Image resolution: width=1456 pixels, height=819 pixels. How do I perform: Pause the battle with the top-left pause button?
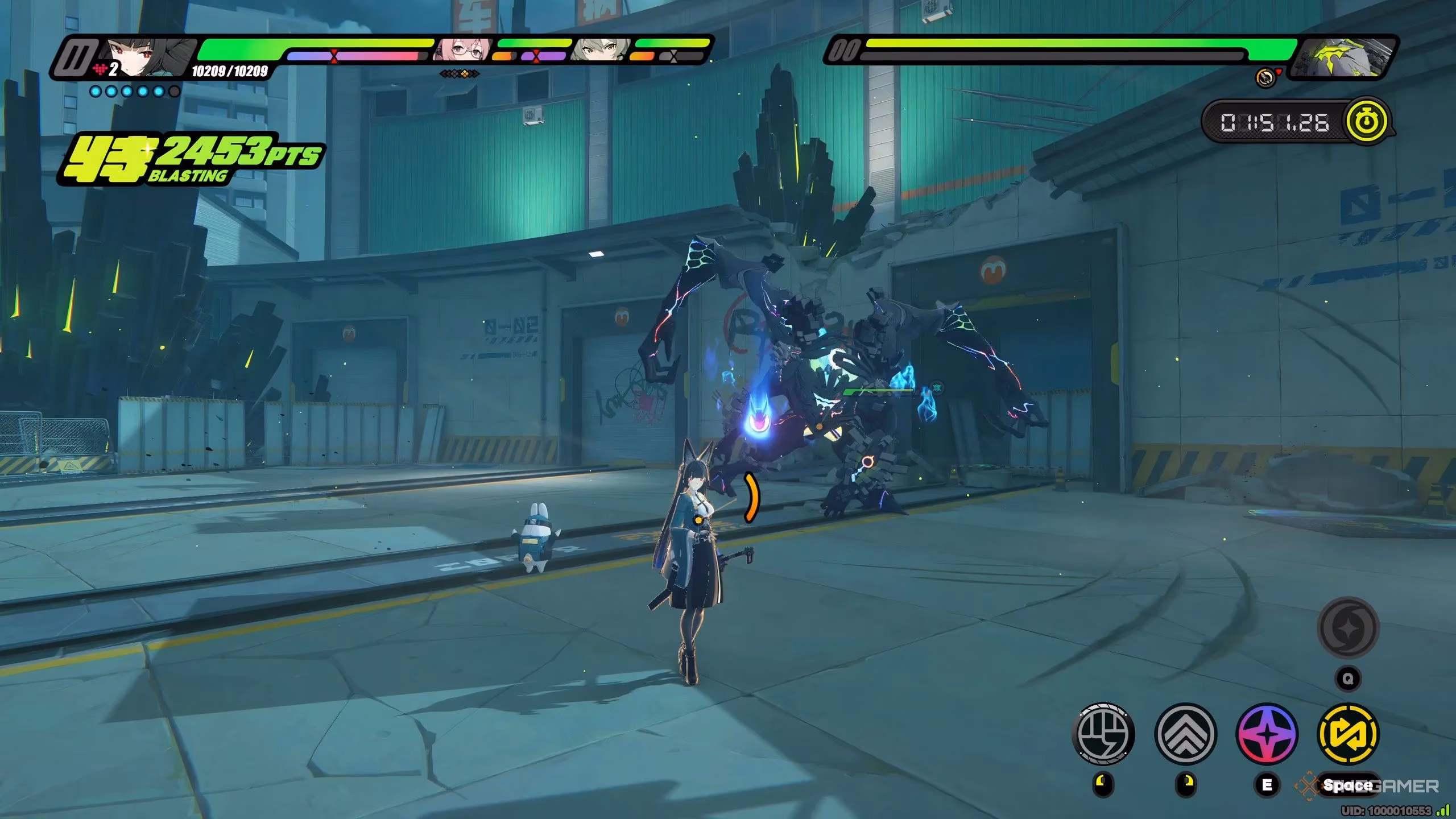click(x=75, y=56)
